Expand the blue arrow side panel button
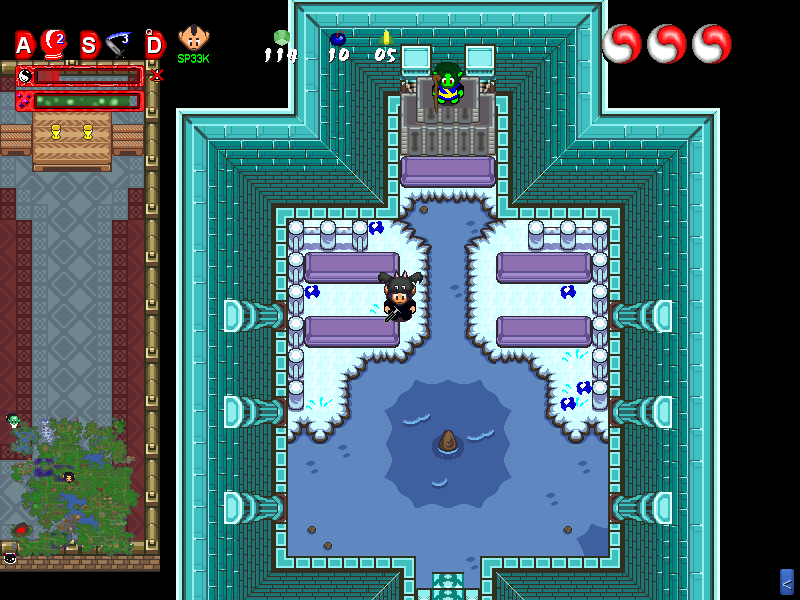This screenshot has width=800, height=600. [787, 582]
